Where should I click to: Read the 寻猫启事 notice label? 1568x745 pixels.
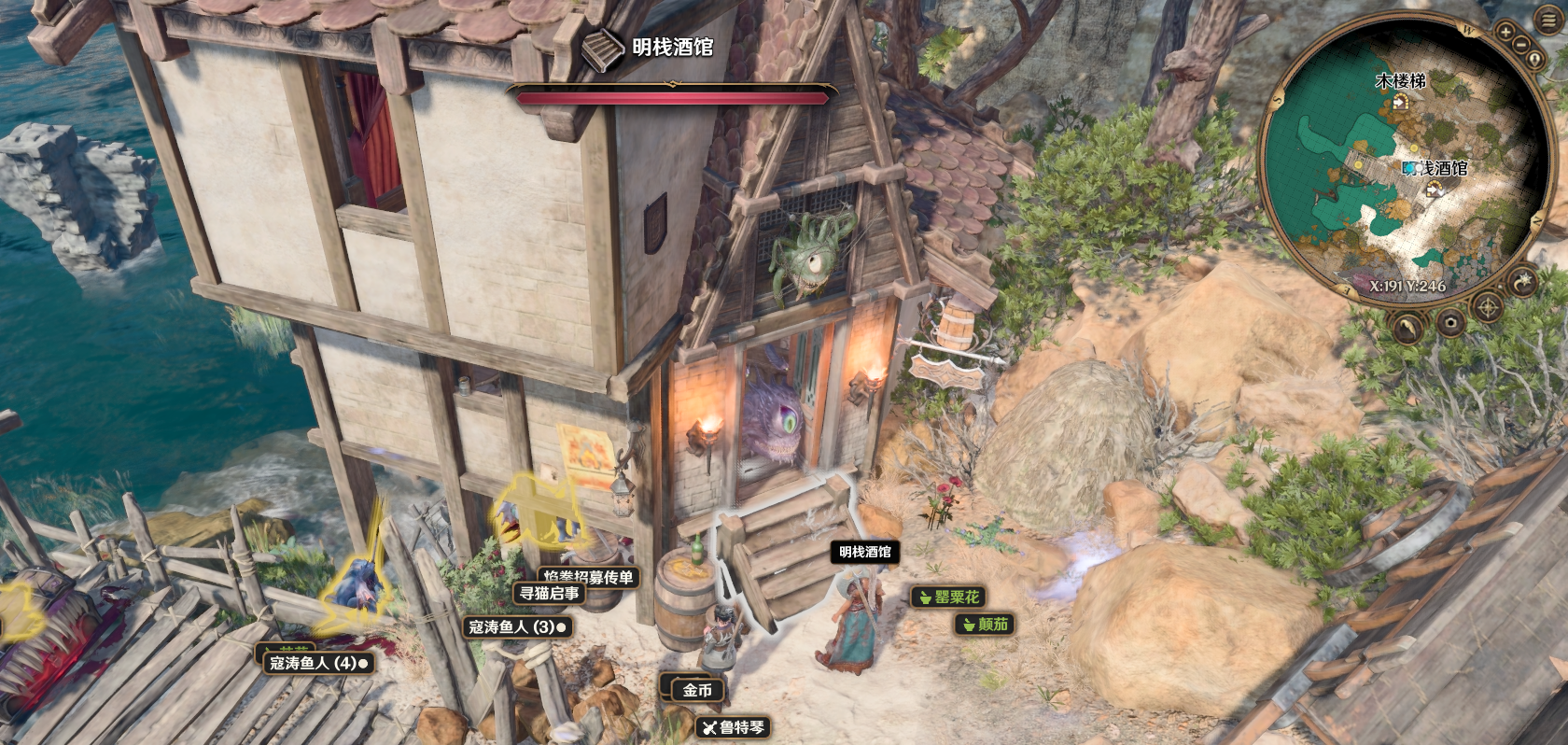pyautogui.click(x=549, y=593)
